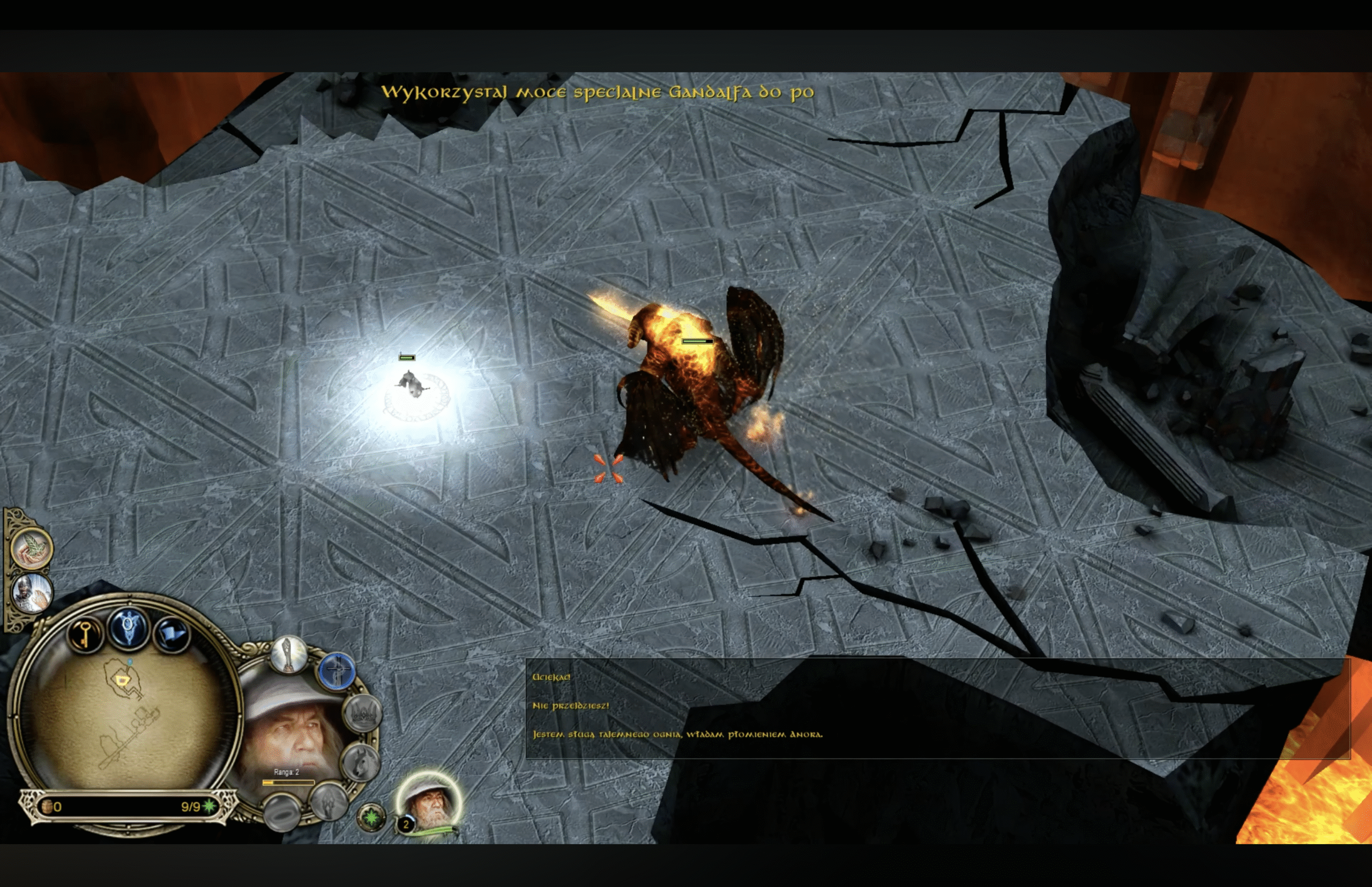Screen dimensions: 1372x887
Task: Click the blue flag button
Action: coord(171,634)
